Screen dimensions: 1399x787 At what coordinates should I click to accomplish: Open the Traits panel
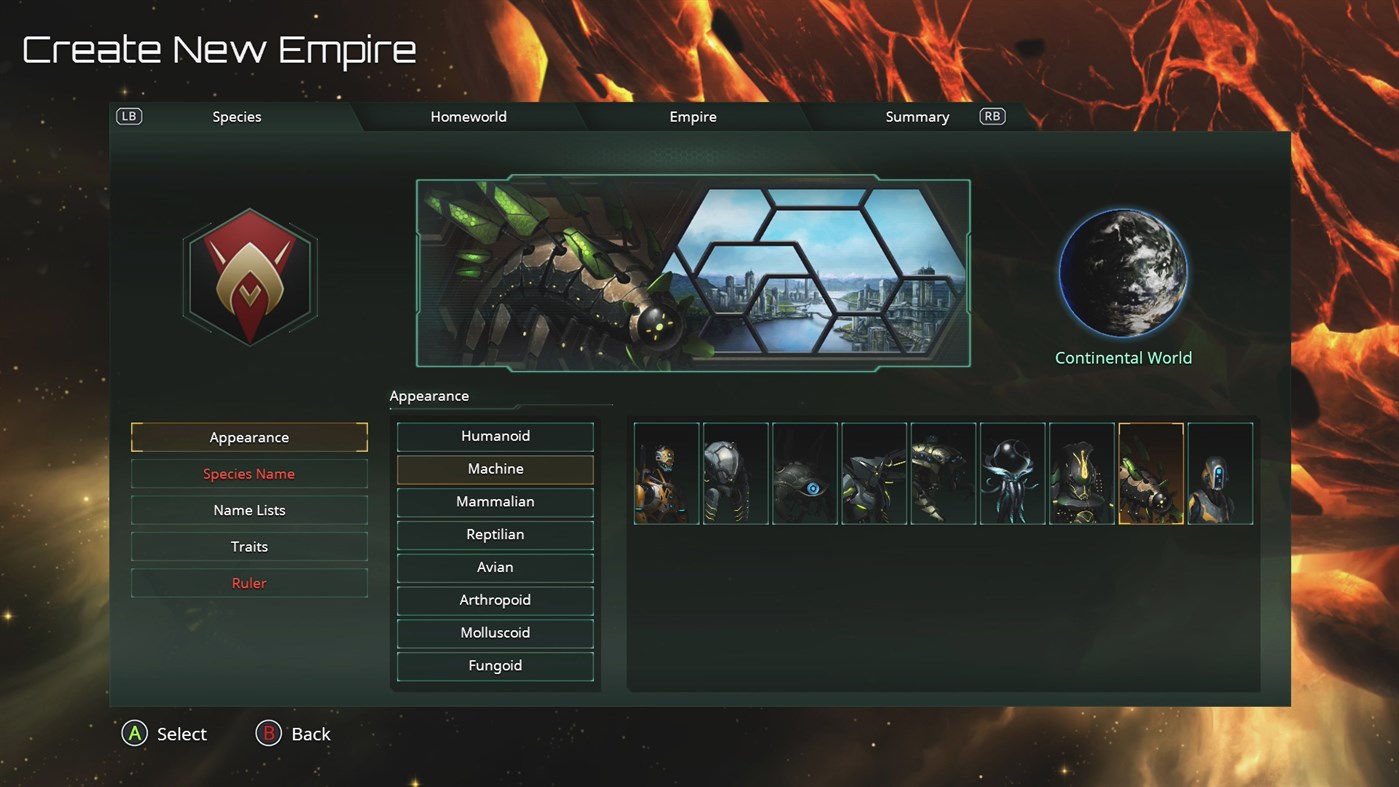tap(249, 546)
